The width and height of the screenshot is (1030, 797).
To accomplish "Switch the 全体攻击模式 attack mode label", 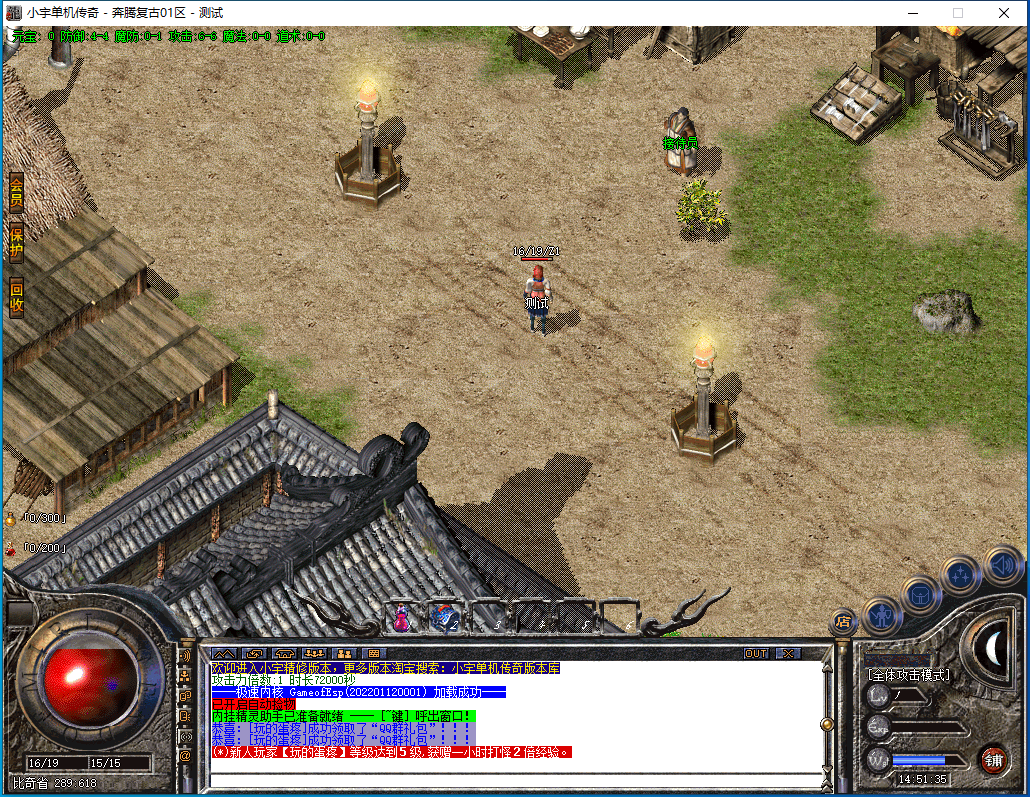I will tap(907, 675).
